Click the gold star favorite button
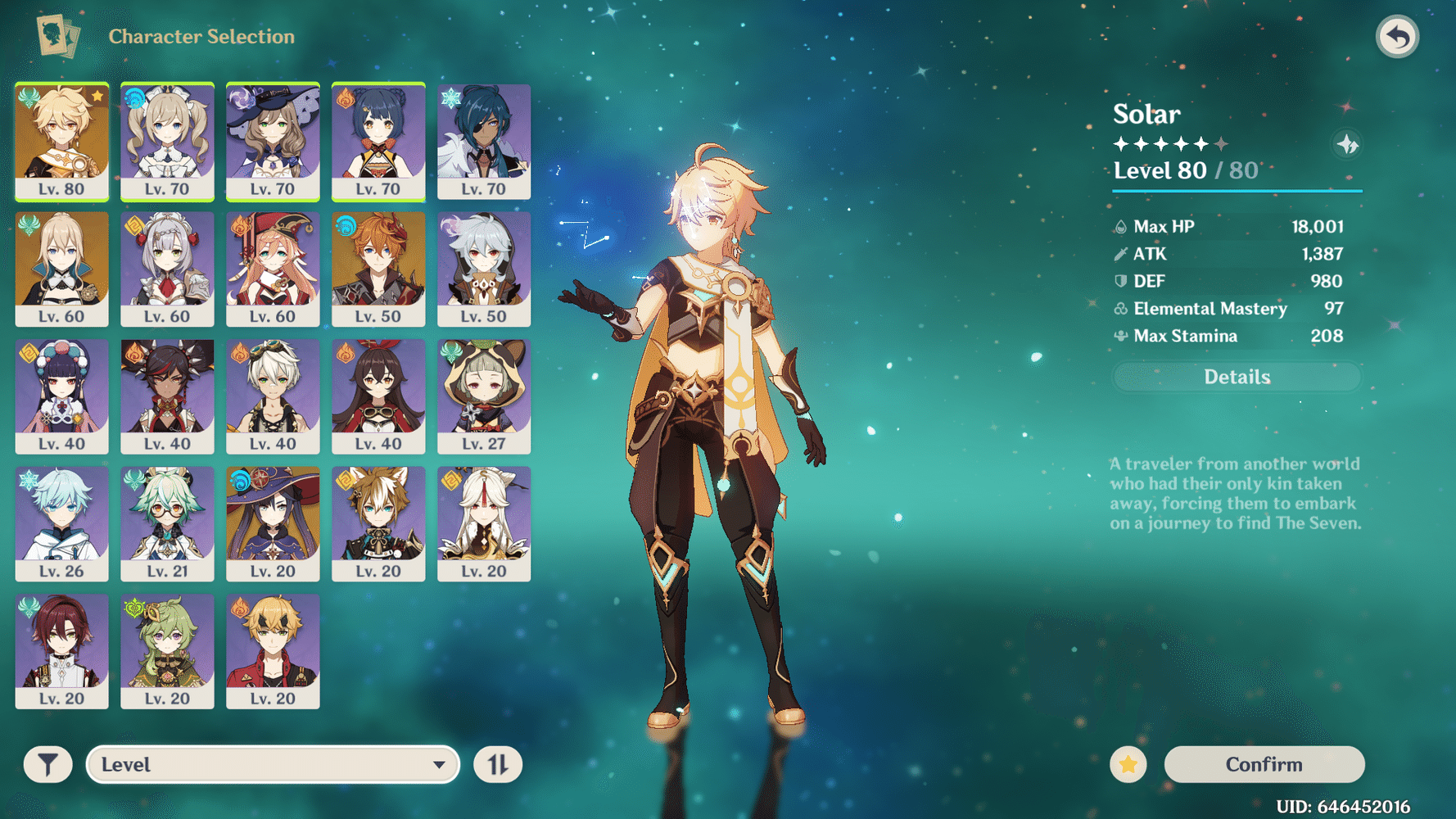Image resolution: width=1456 pixels, height=819 pixels. 1128,764
